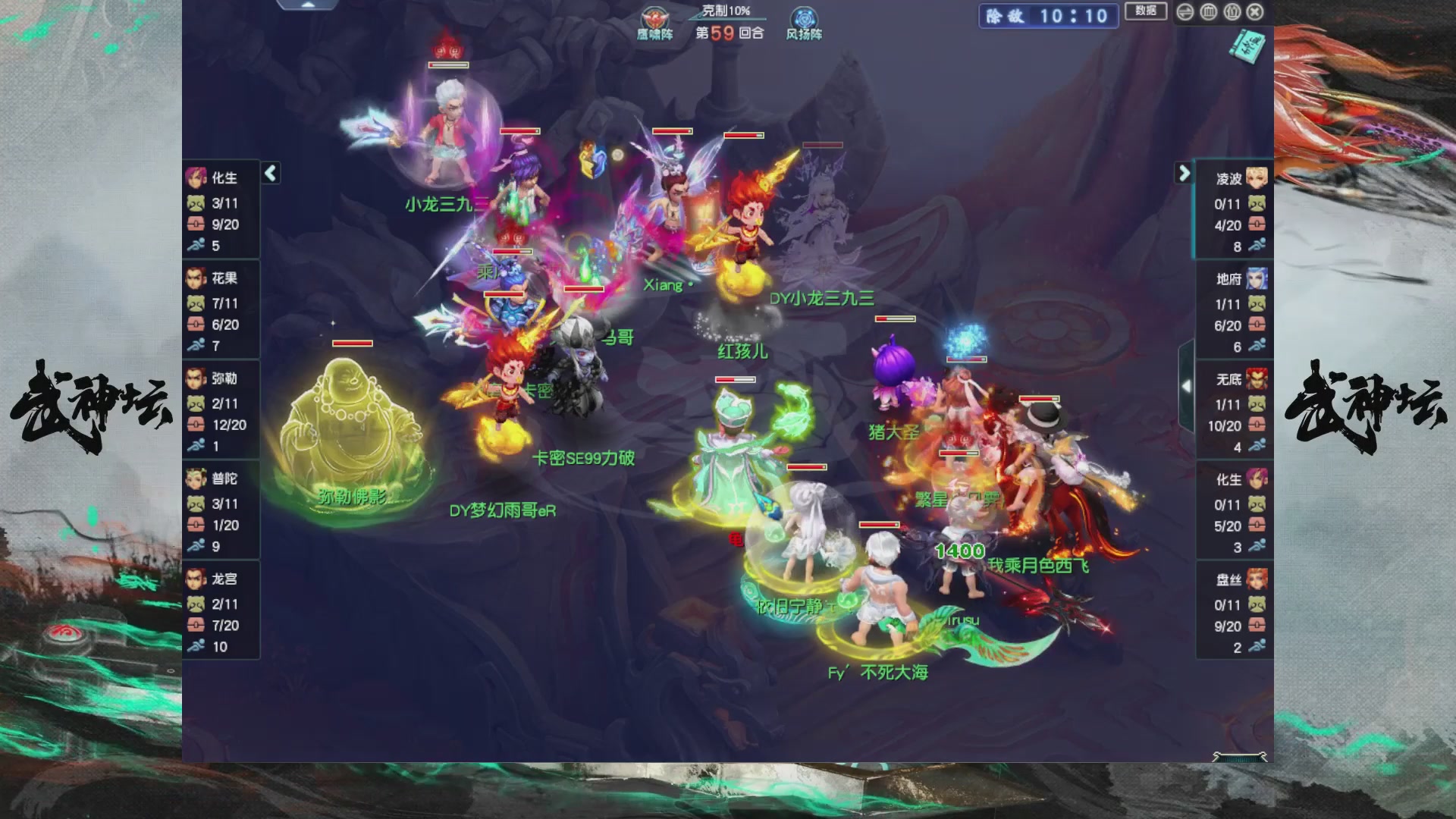1456x819 pixels.
Task: Hide the left team panel with its arrow
Action: (269, 173)
